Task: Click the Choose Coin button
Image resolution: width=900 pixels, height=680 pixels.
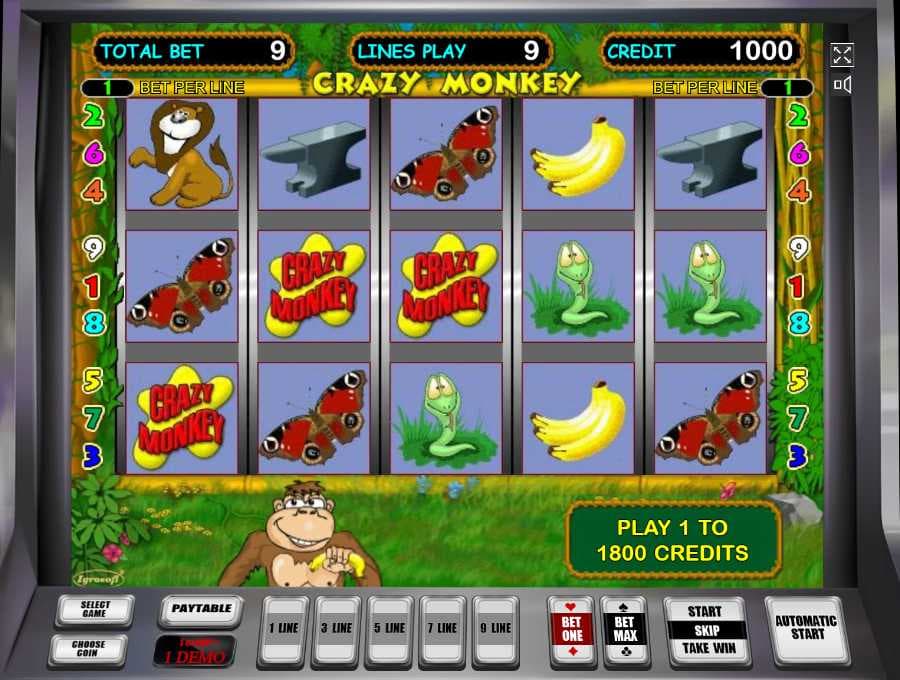Action: (88, 649)
